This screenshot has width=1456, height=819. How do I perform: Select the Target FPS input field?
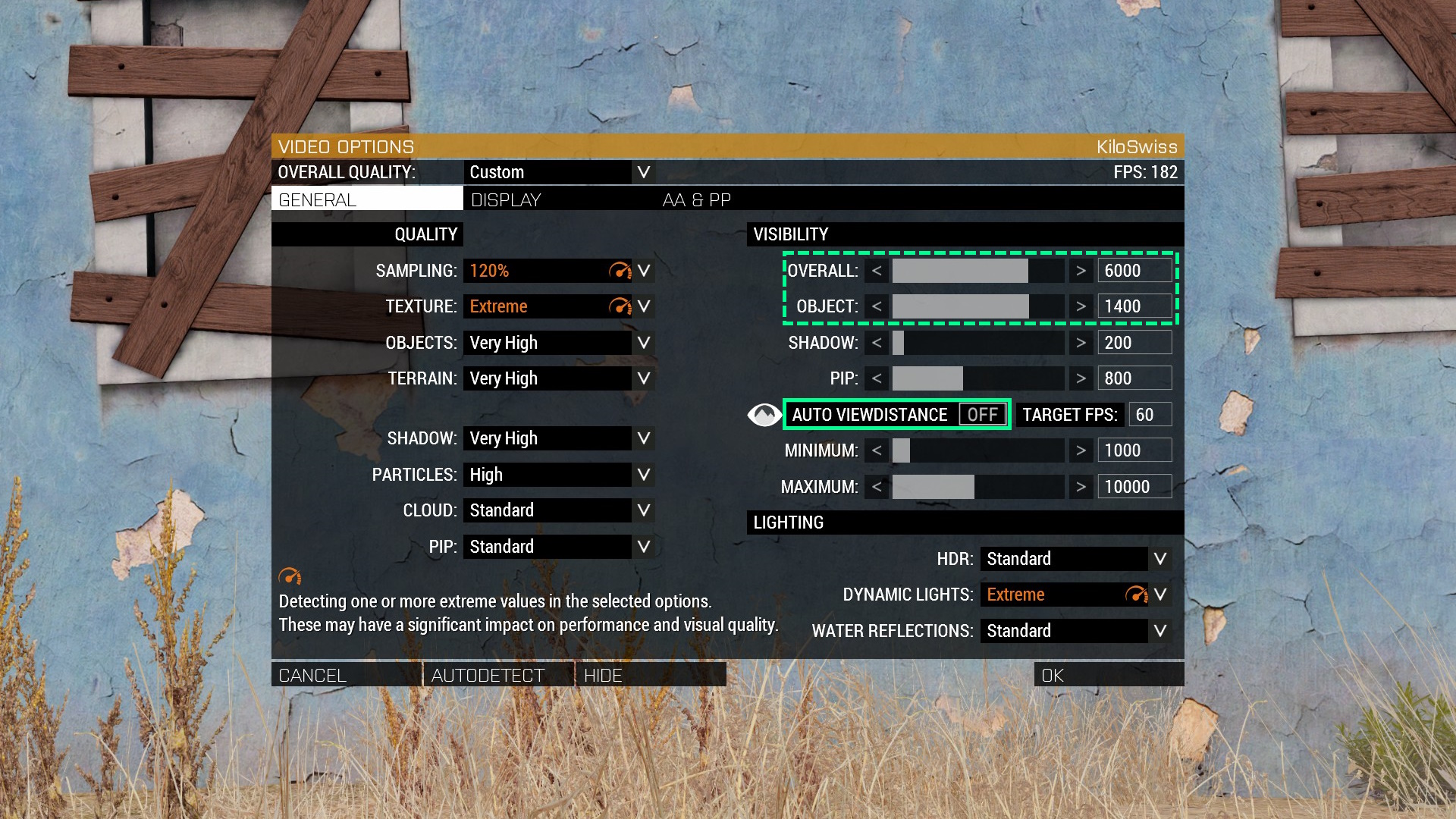[x=1150, y=415]
